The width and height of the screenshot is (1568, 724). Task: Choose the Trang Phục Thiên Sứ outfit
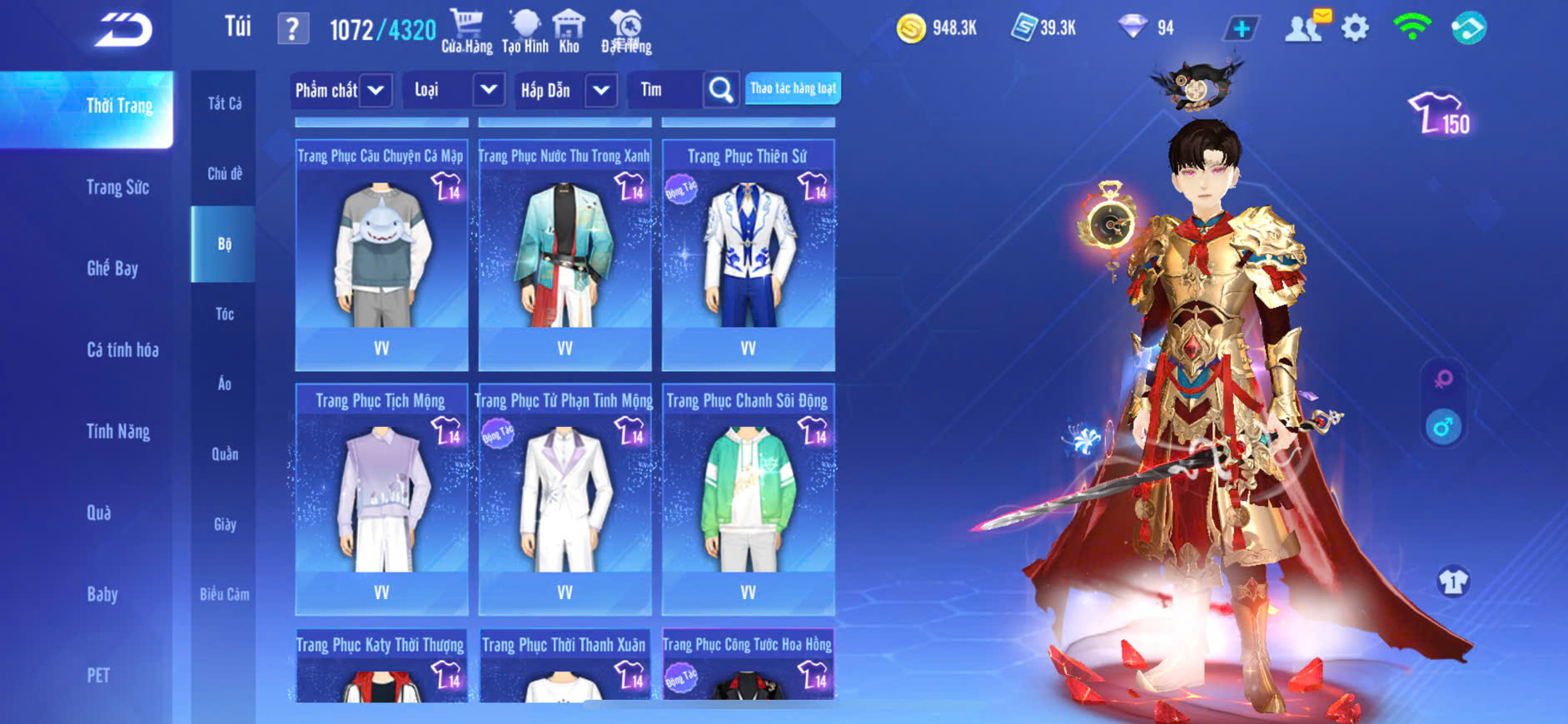point(748,255)
